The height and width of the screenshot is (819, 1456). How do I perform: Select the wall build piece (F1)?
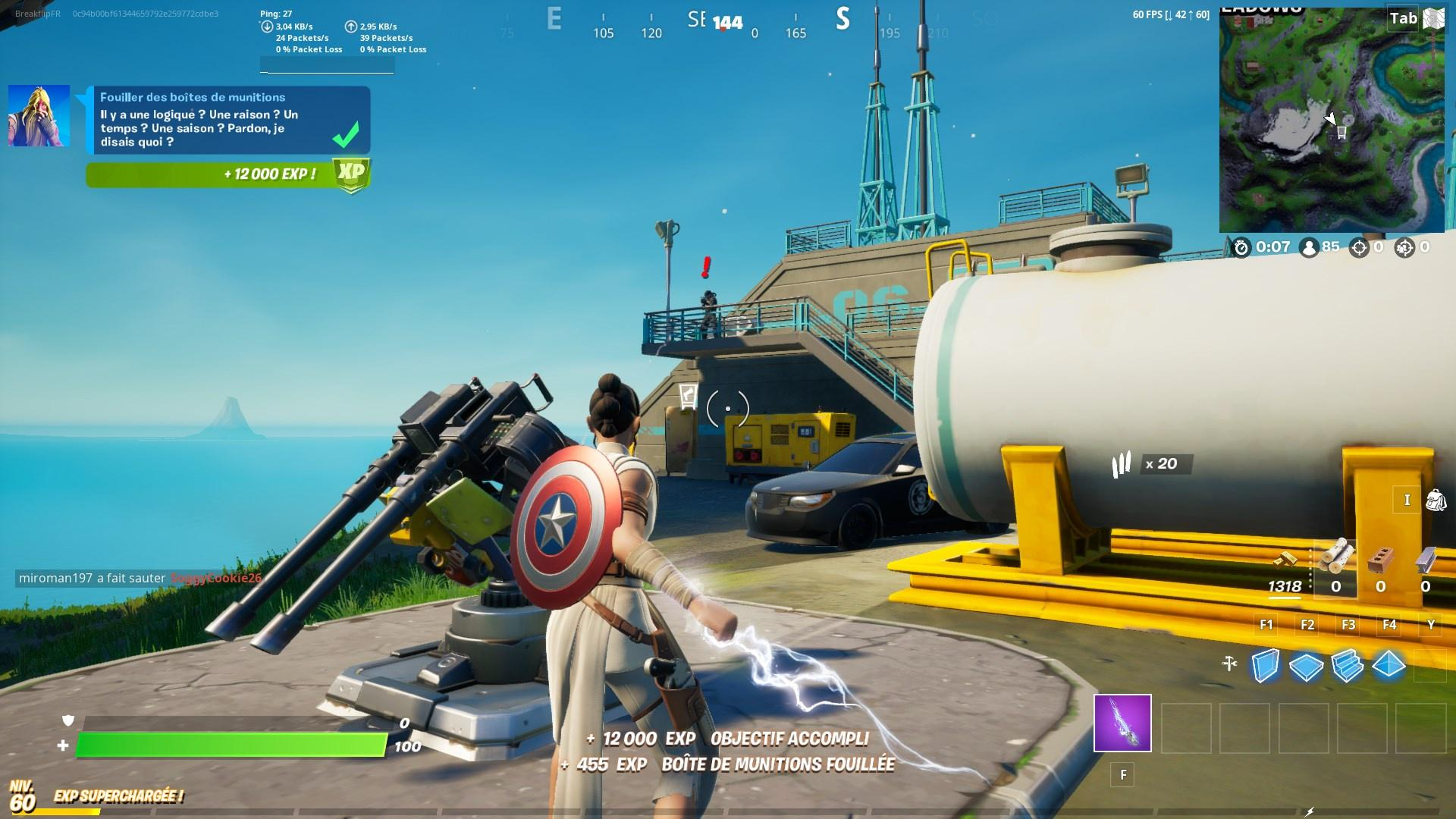(x=1266, y=664)
